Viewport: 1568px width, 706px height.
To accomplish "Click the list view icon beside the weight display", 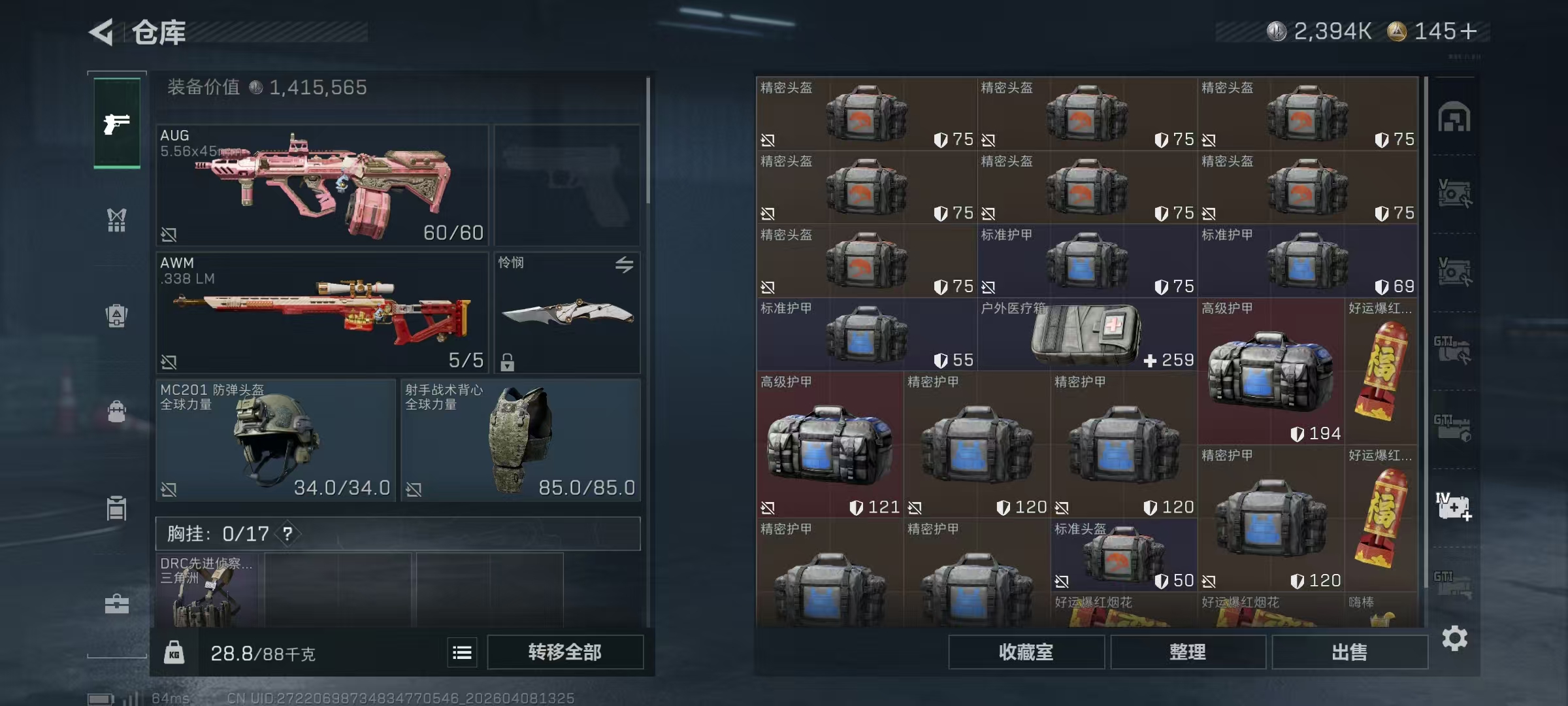I will (462, 652).
